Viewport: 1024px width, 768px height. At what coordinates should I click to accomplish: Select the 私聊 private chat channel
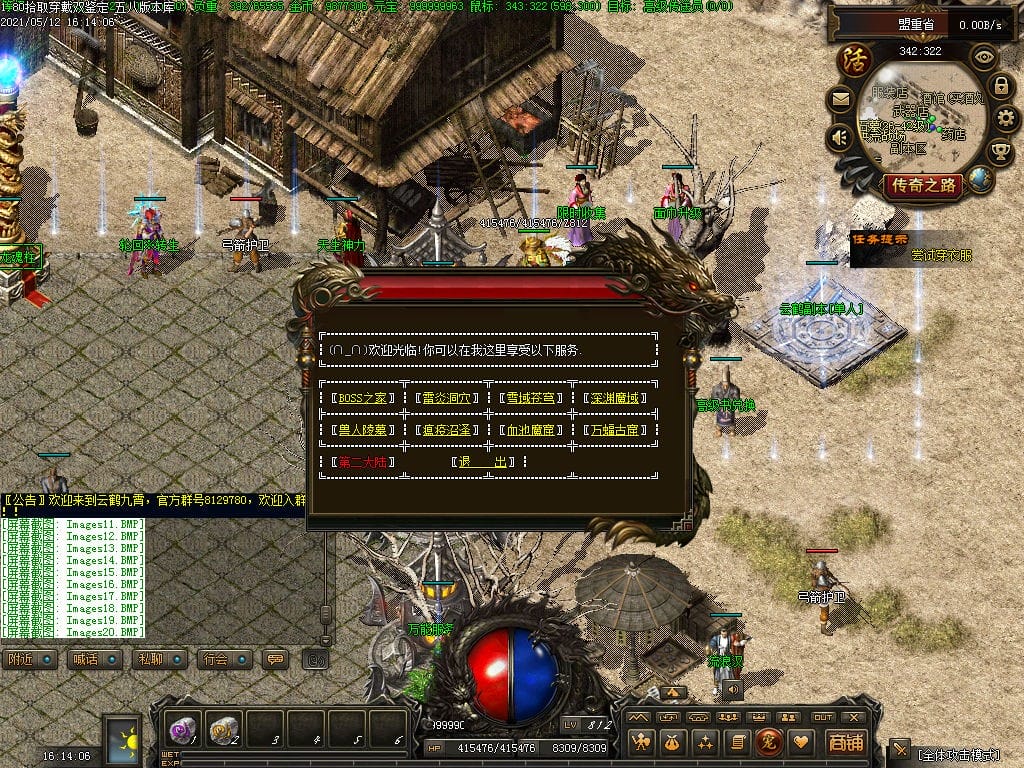(x=158, y=660)
